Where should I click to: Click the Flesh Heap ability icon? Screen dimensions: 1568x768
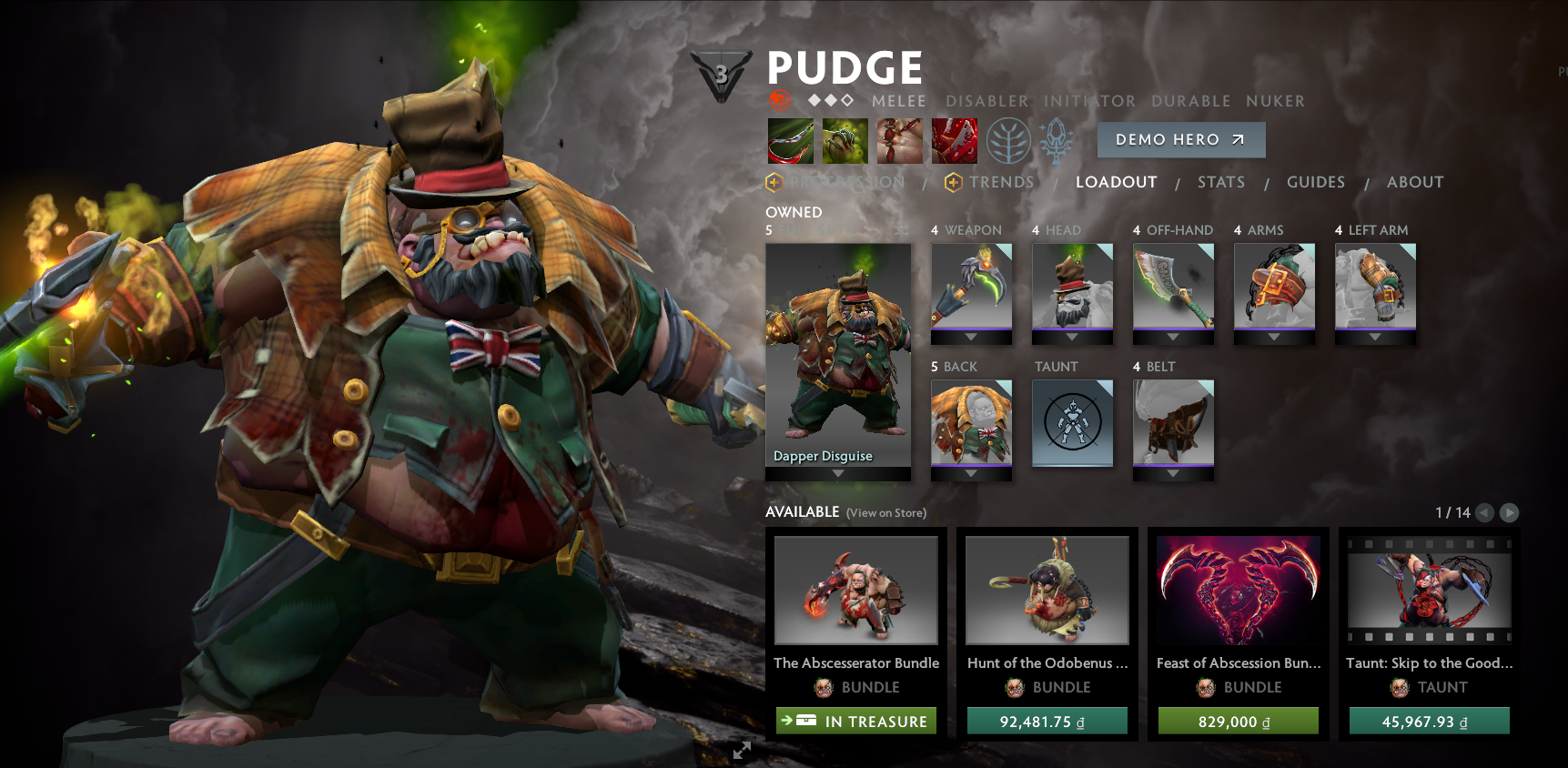click(x=900, y=140)
